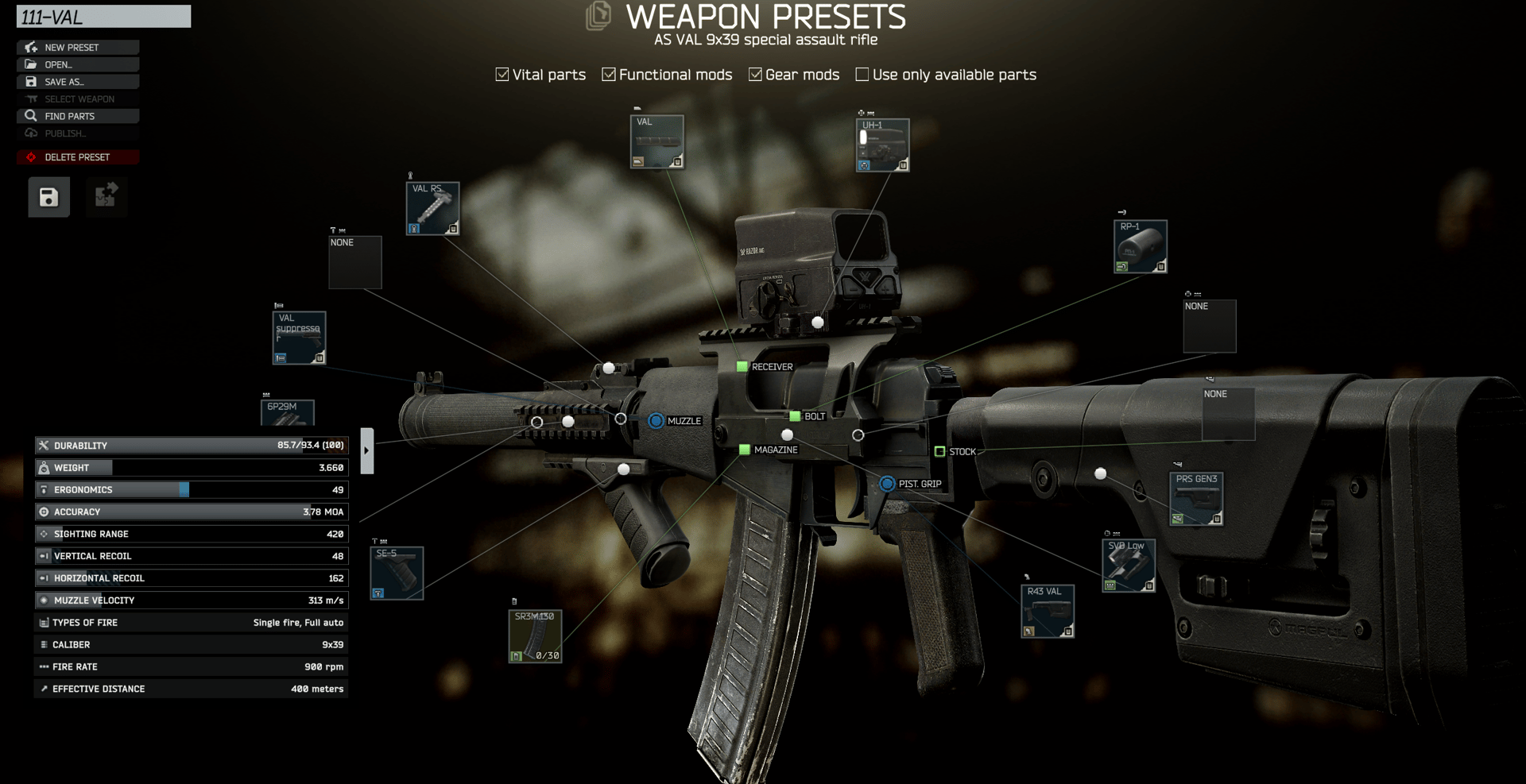Click the puzzle-piece assemble preset icon

(x=107, y=196)
